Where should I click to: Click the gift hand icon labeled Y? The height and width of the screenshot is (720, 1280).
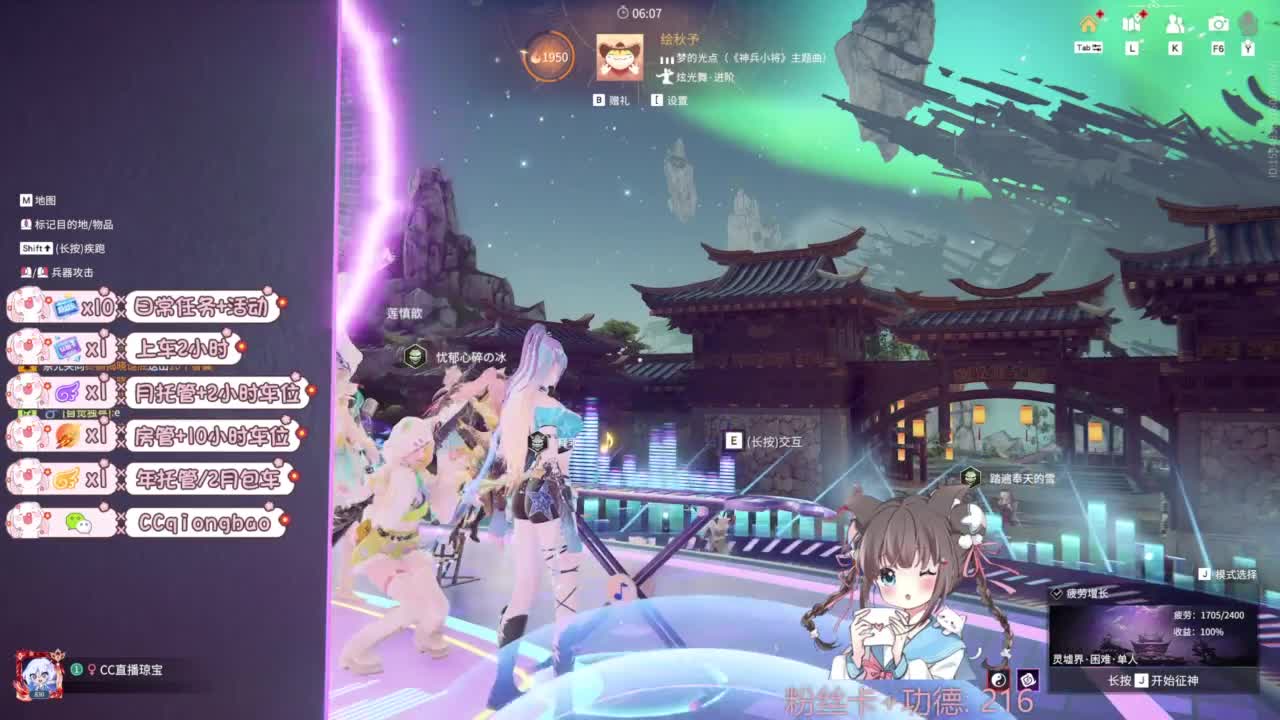point(1246,28)
